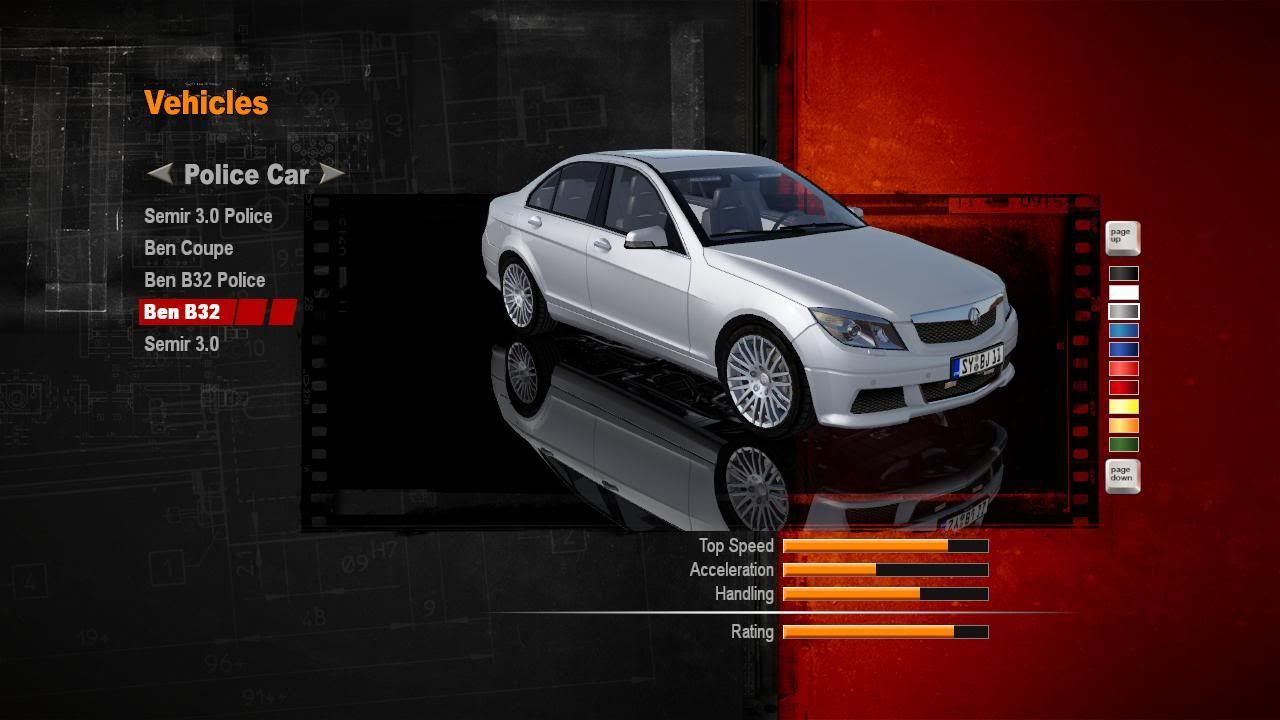Apply the dark blue color swatch

(x=1123, y=349)
